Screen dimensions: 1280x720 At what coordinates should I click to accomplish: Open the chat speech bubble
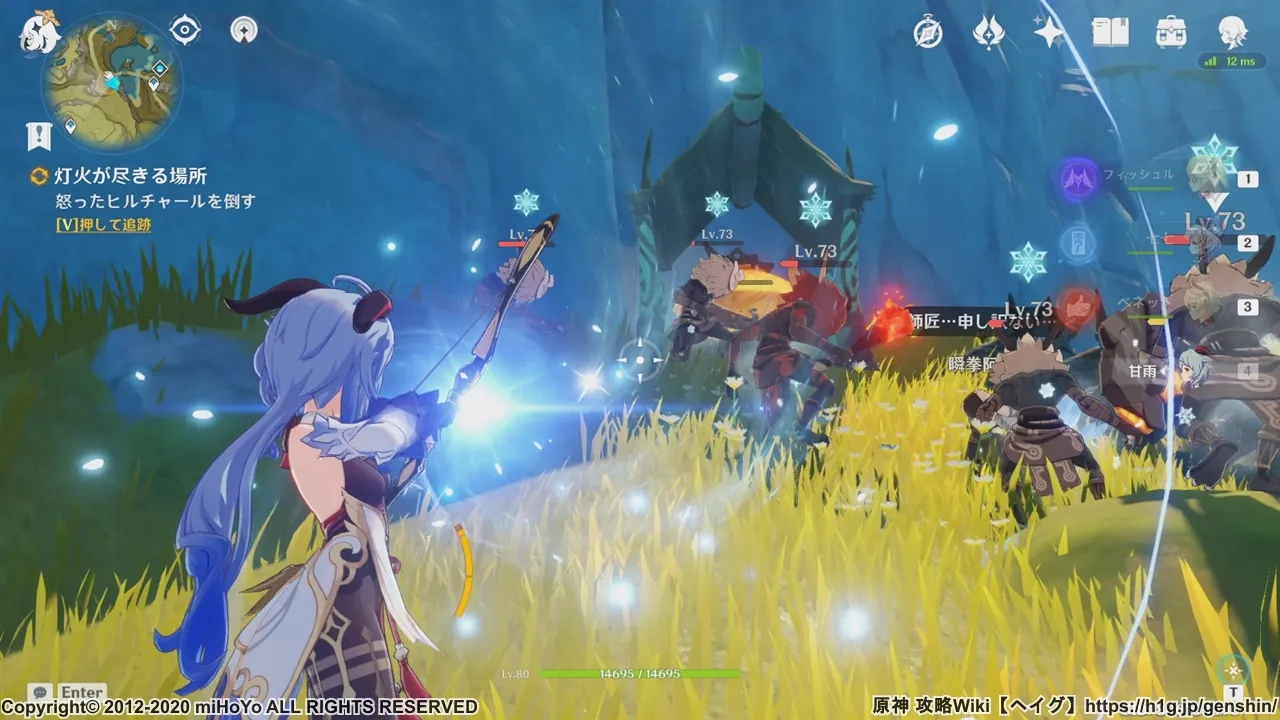tap(40, 691)
